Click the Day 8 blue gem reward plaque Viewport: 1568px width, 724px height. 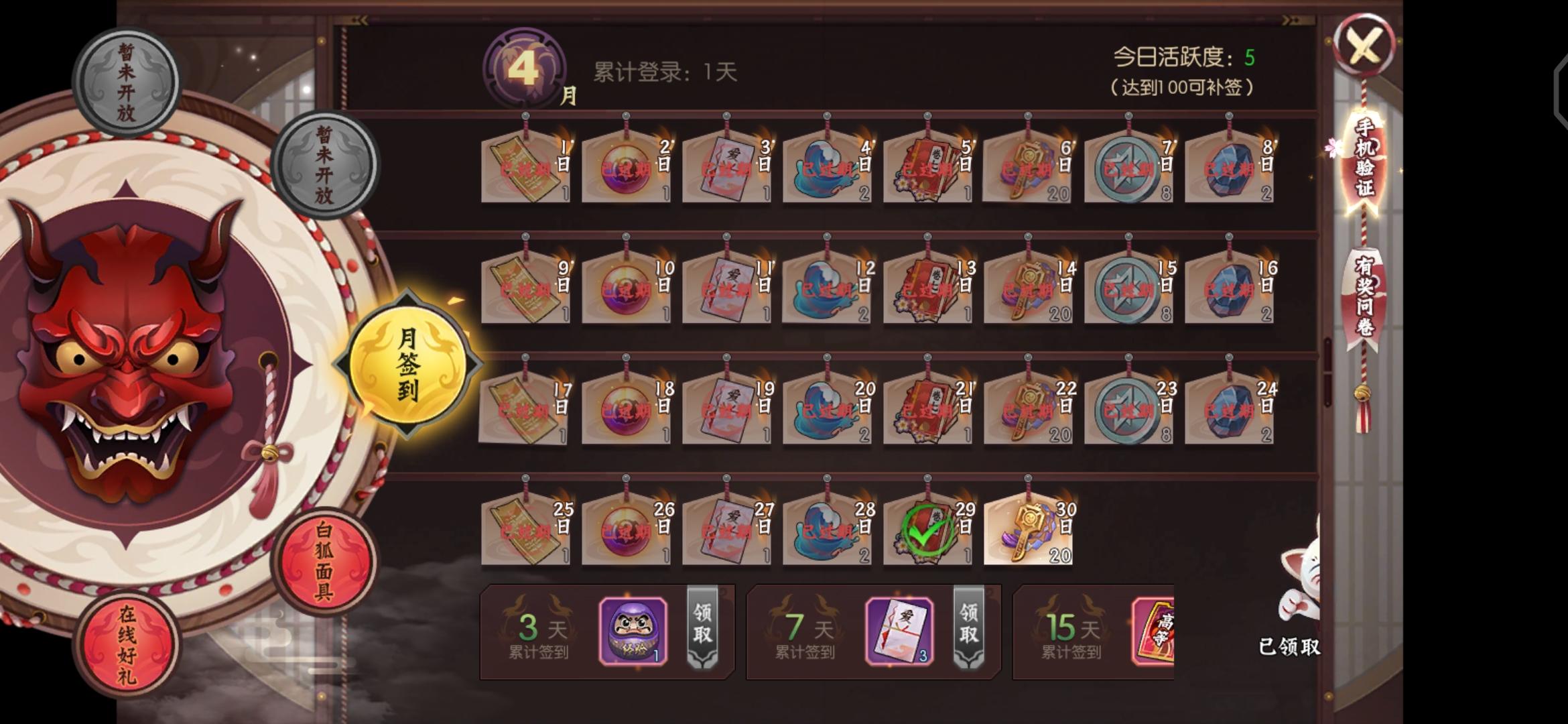tap(1228, 171)
